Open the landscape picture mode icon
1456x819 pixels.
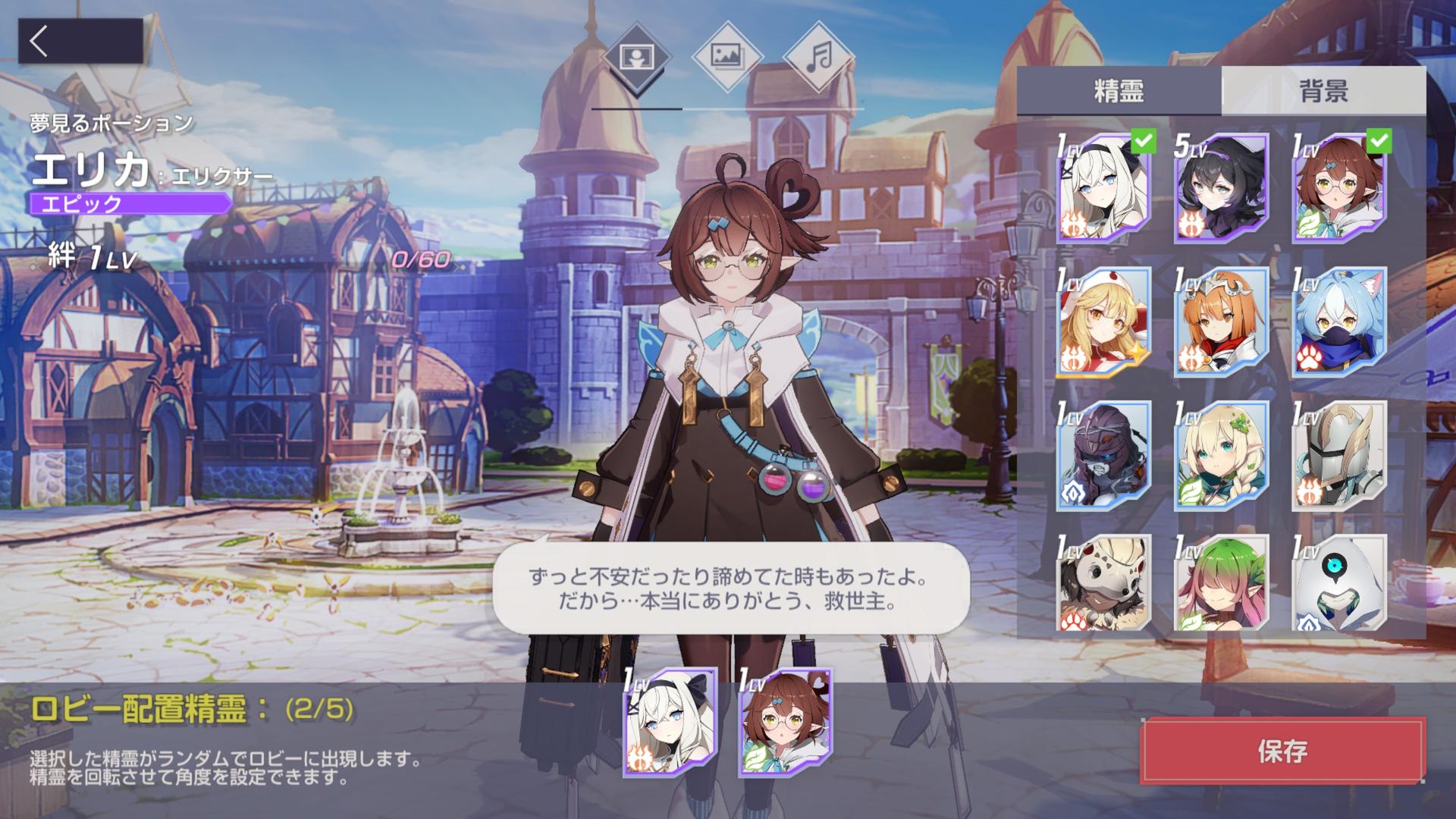pos(727,58)
